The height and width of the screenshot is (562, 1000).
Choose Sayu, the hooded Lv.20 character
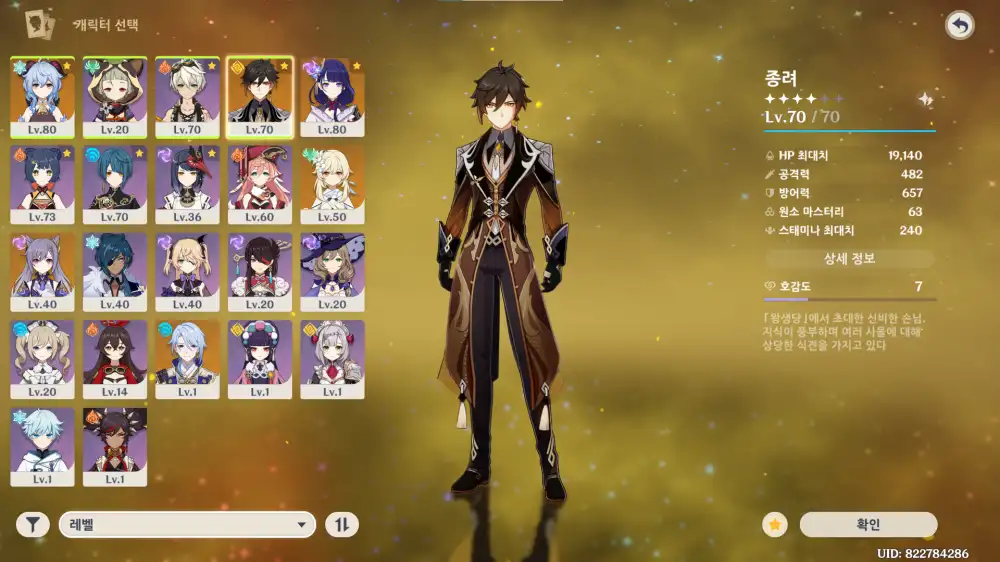[x=115, y=96]
